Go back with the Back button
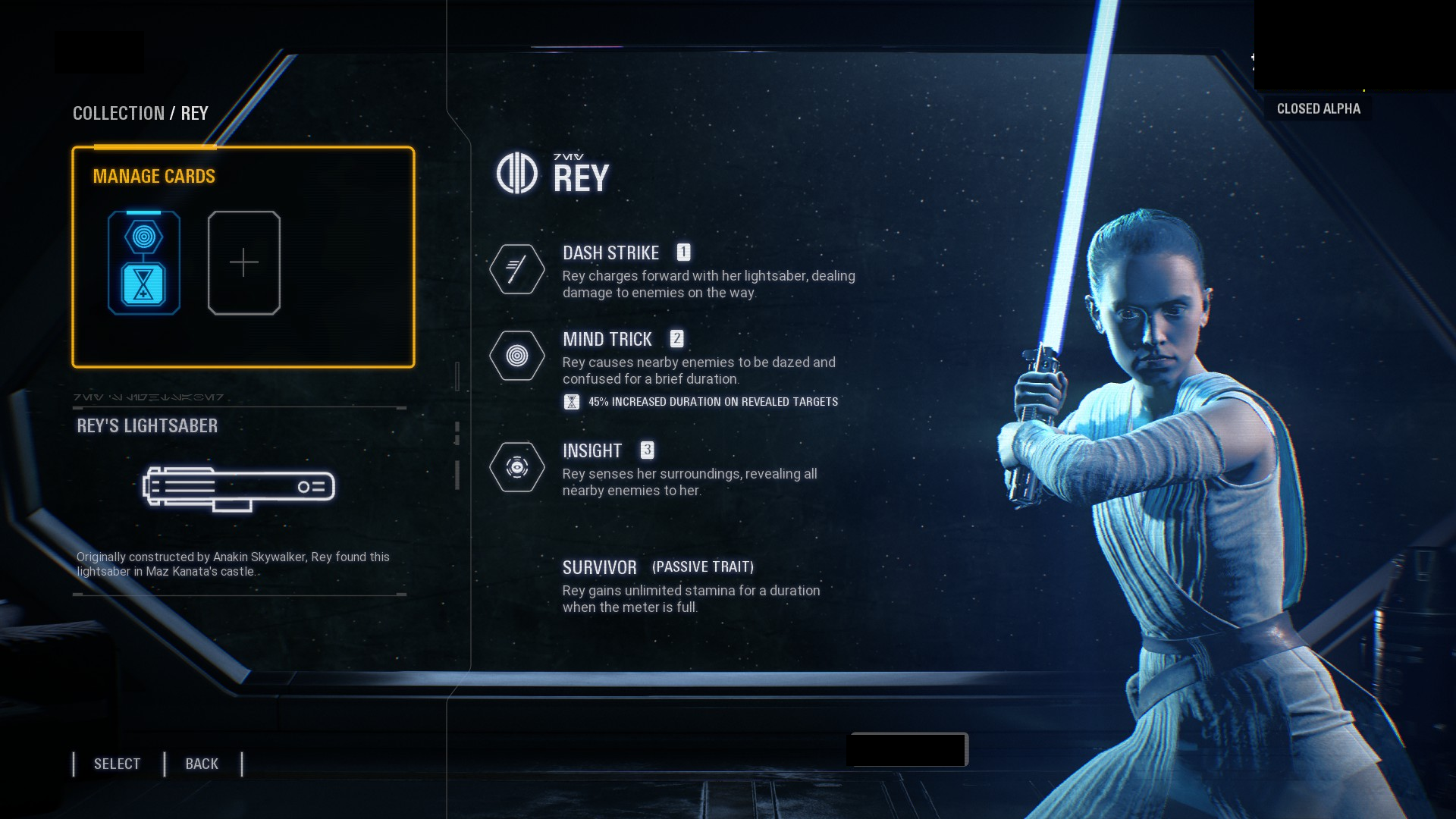 (x=202, y=764)
